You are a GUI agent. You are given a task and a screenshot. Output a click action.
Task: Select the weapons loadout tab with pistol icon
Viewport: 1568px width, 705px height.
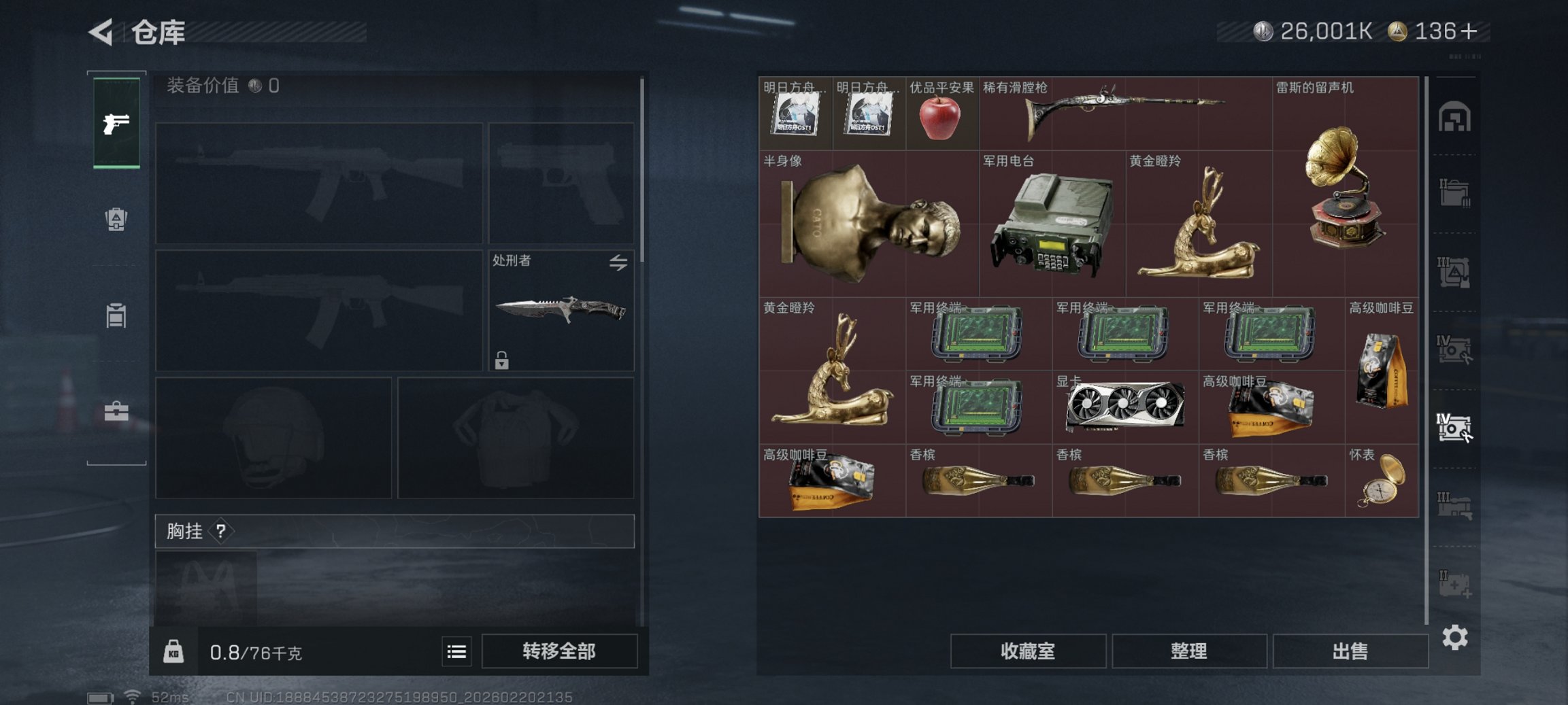(x=117, y=124)
